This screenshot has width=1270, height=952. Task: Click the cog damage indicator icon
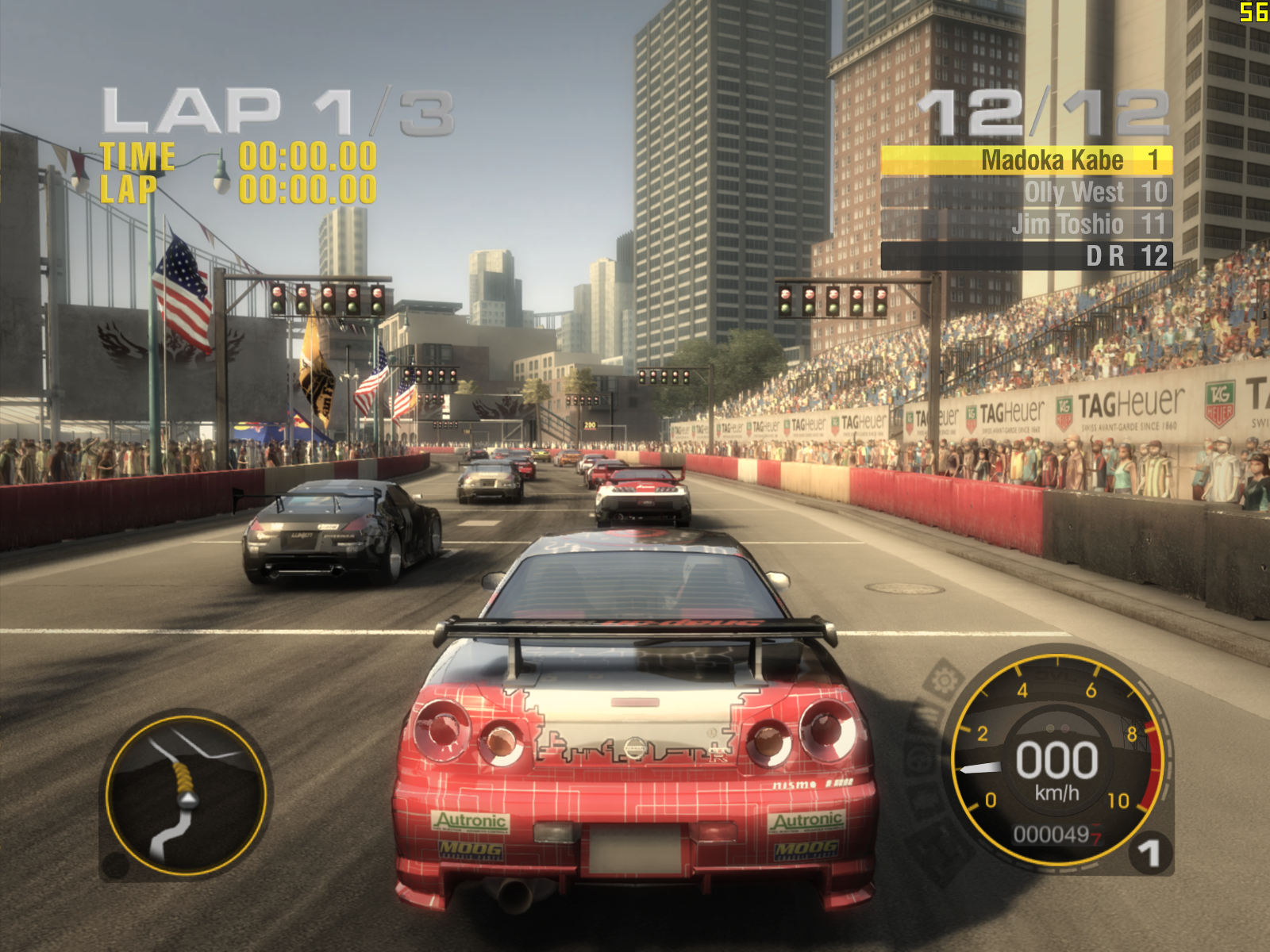(944, 681)
